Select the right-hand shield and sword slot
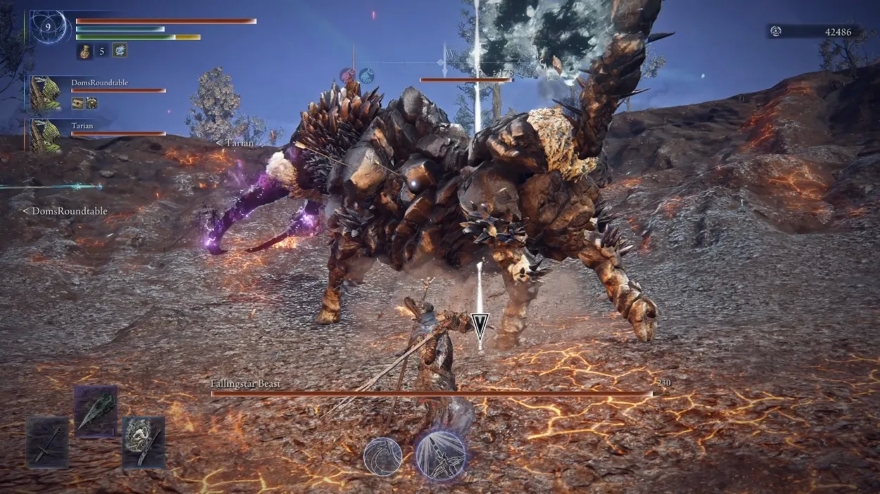The width and height of the screenshot is (880, 494). (143, 441)
